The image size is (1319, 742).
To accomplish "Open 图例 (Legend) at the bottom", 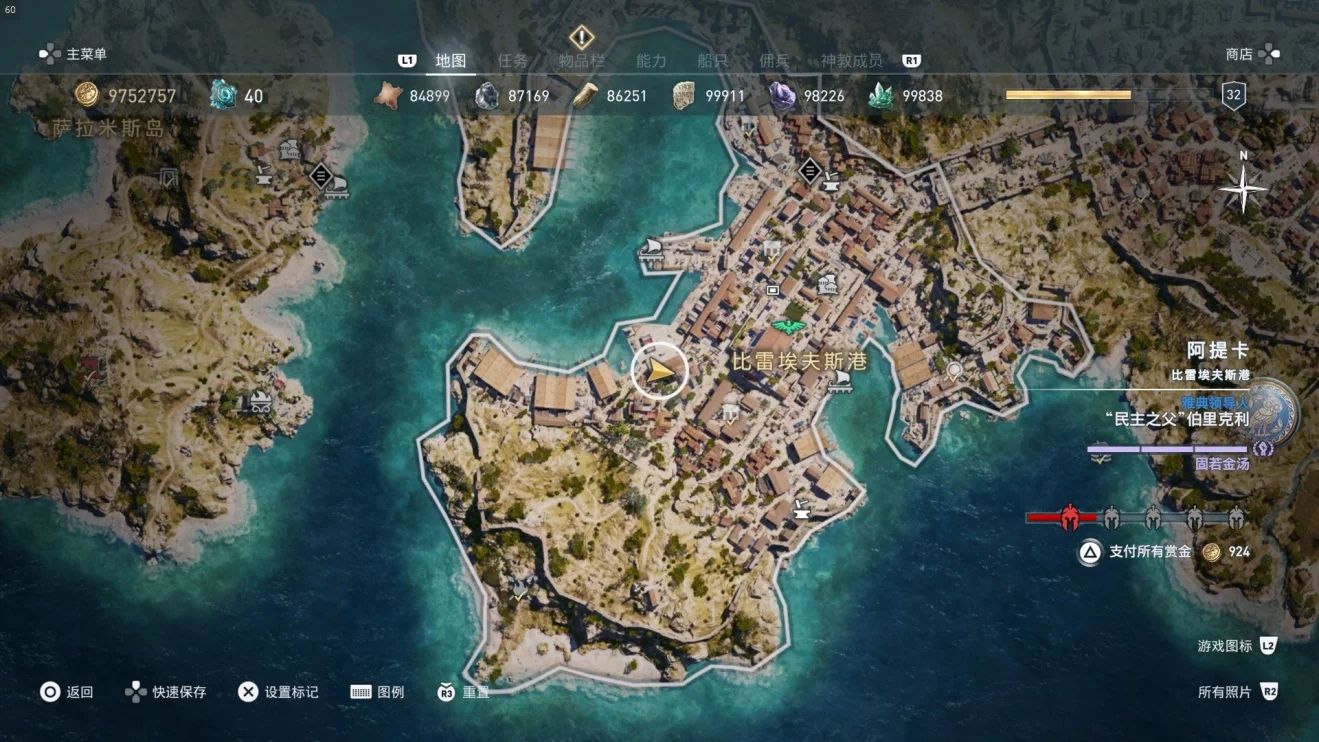I will [x=378, y=692].
